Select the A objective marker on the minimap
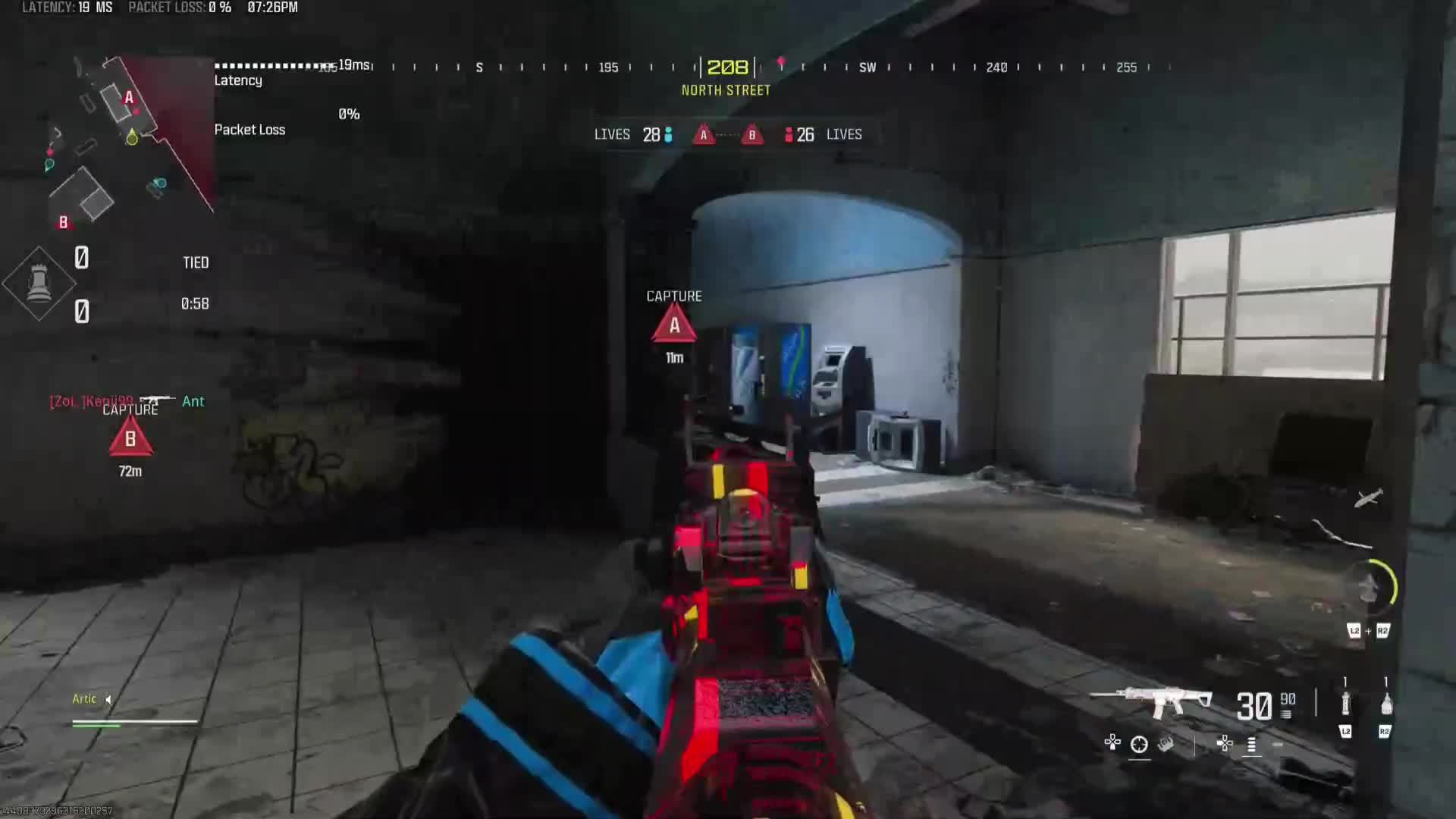The image size is (1456, 819). [x=129, y=97]
